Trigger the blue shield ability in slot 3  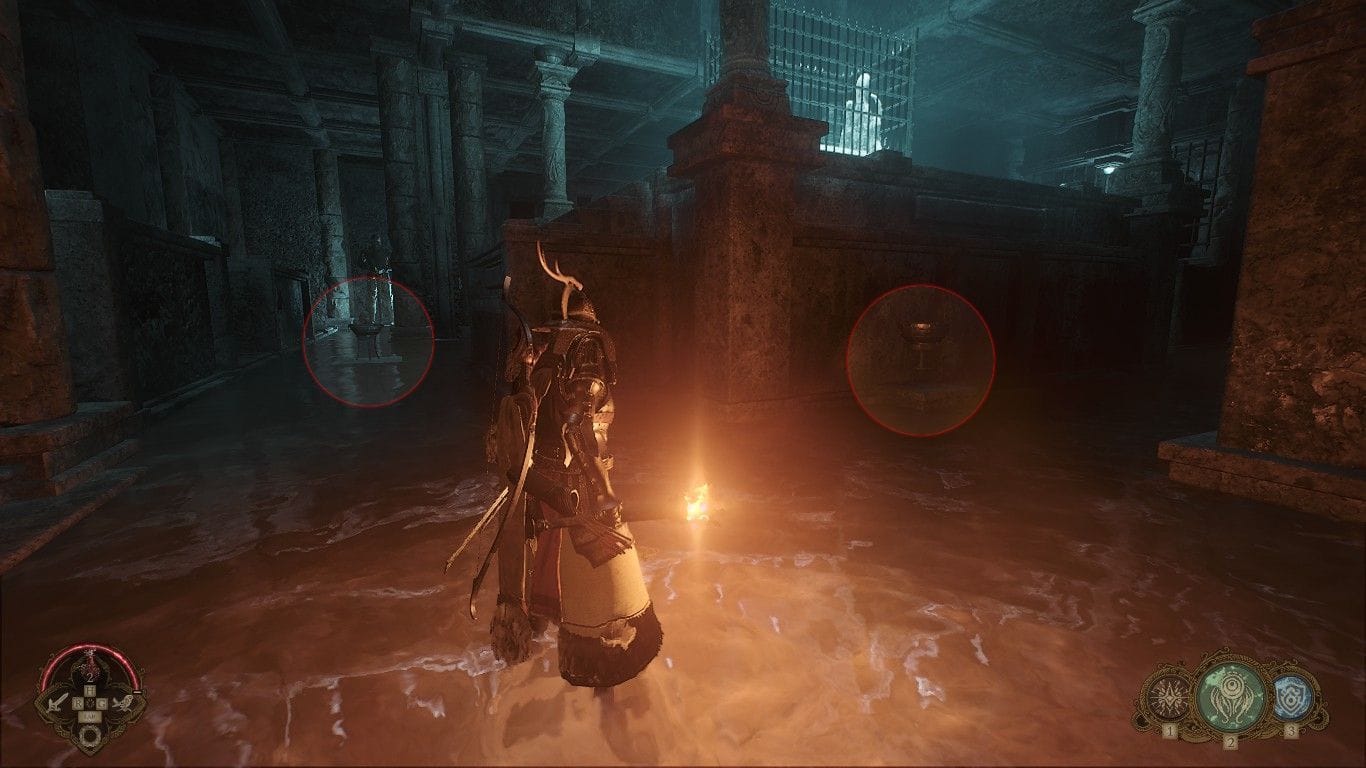pos(1292,697)
